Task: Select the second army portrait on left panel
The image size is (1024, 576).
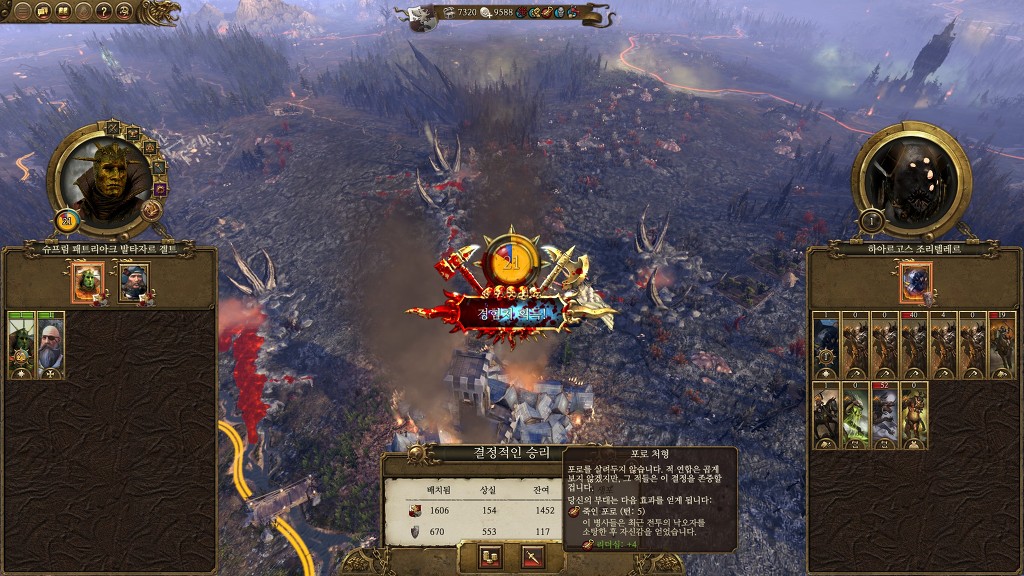Action: (133, 282)
